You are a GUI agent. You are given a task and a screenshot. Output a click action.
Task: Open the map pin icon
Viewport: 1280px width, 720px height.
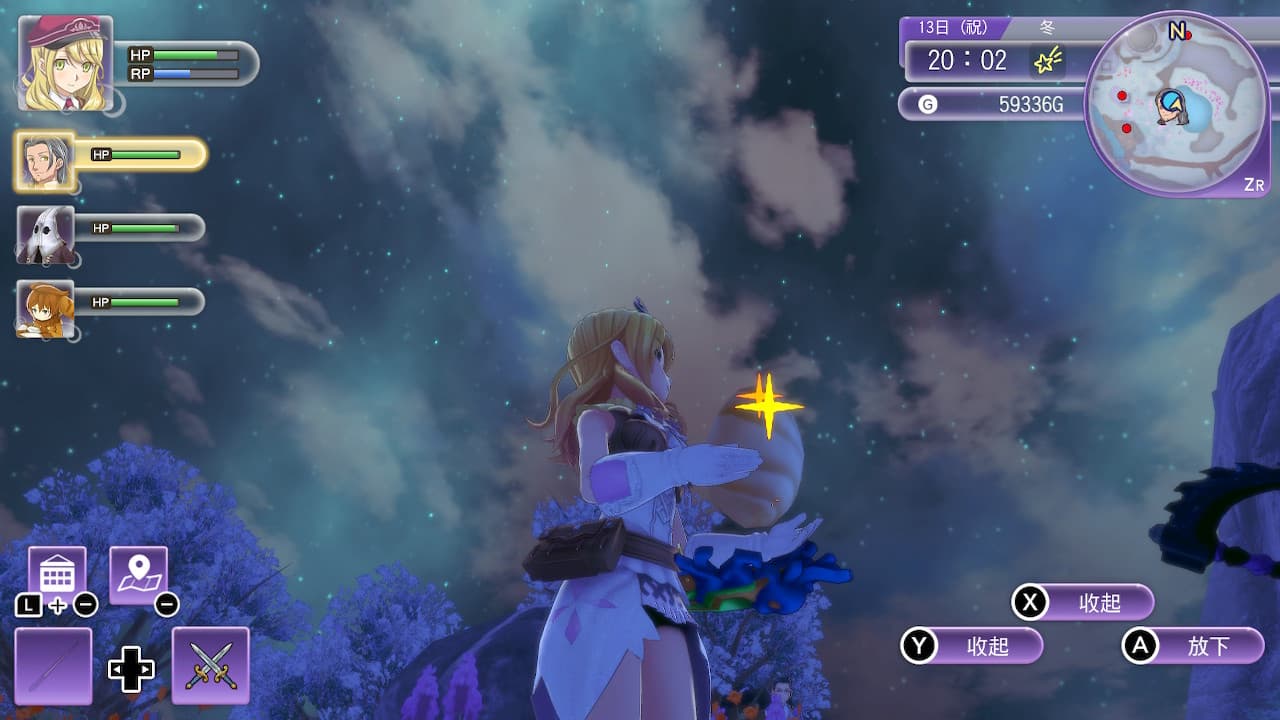pyautogui.click(x=138, y=575)
